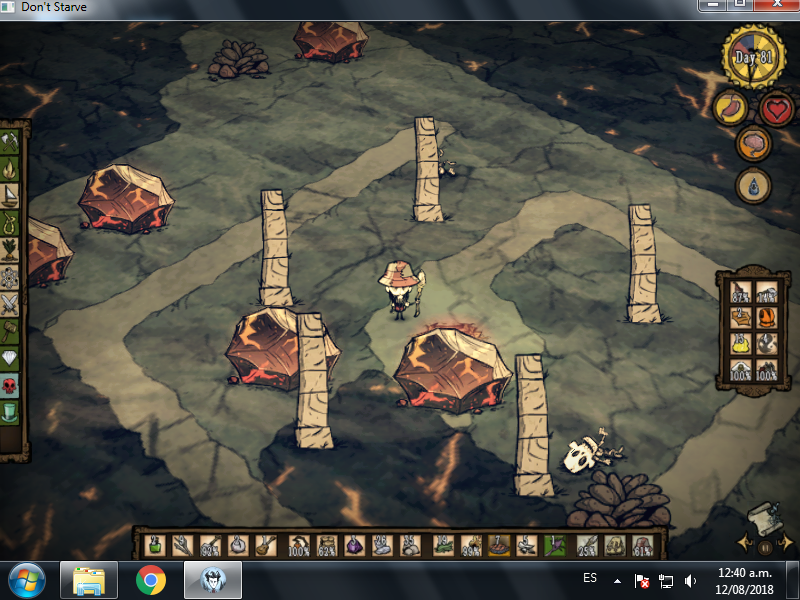The image size is (800, 600).
Task: Open the Tools crafting tab
Action: [x=10, y=143]
